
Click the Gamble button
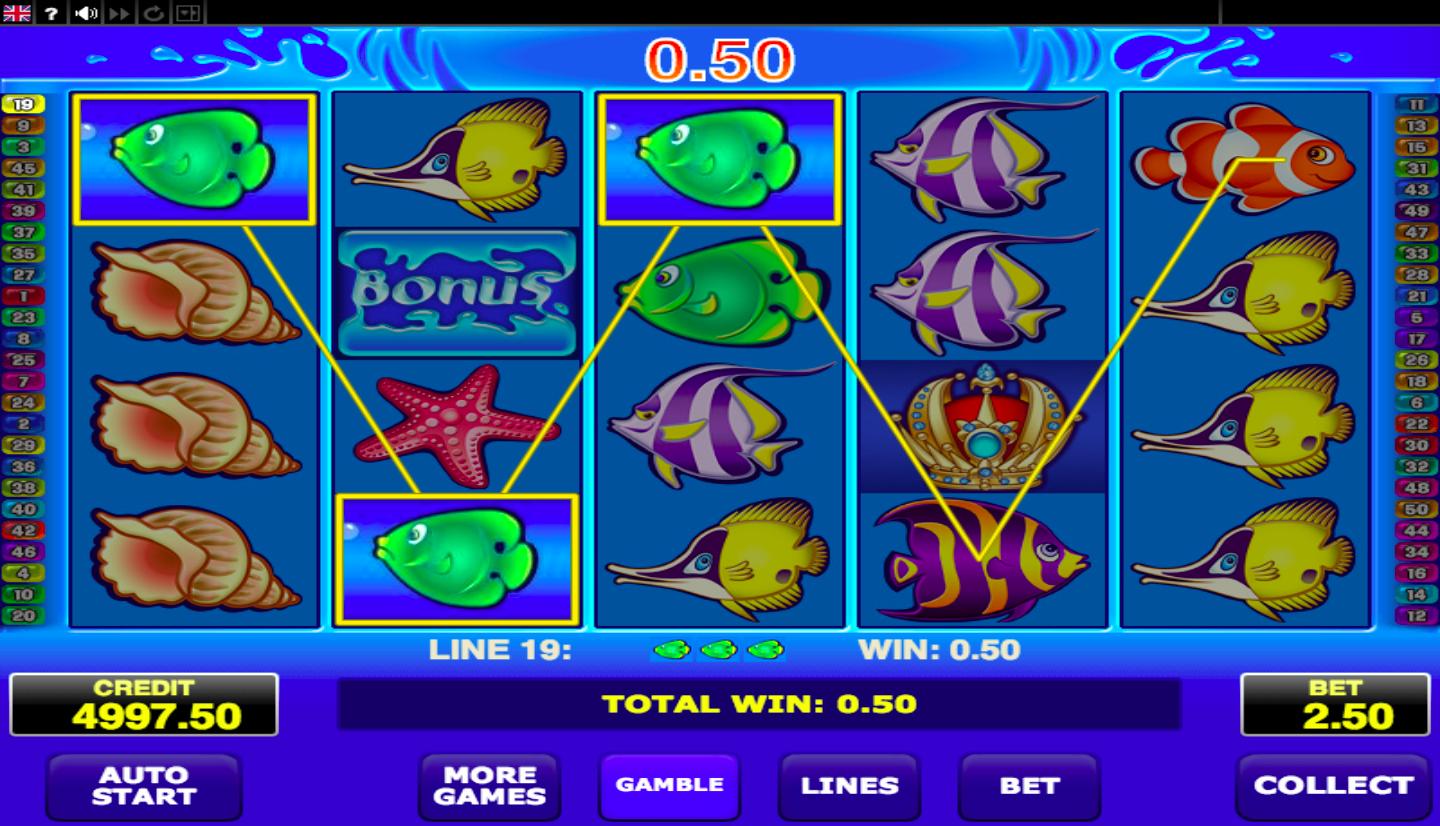click(x=669, y=786)
